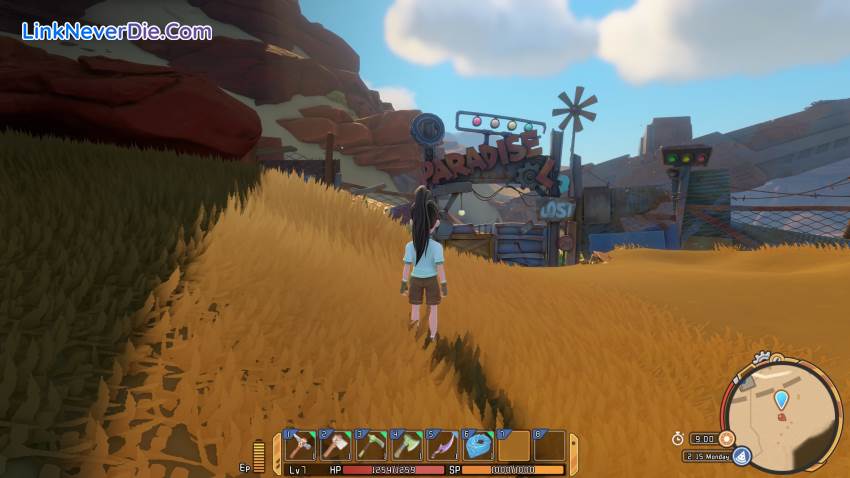Equip the brown axe in slot 2
The image size is (850, 478).
point(337,445)
